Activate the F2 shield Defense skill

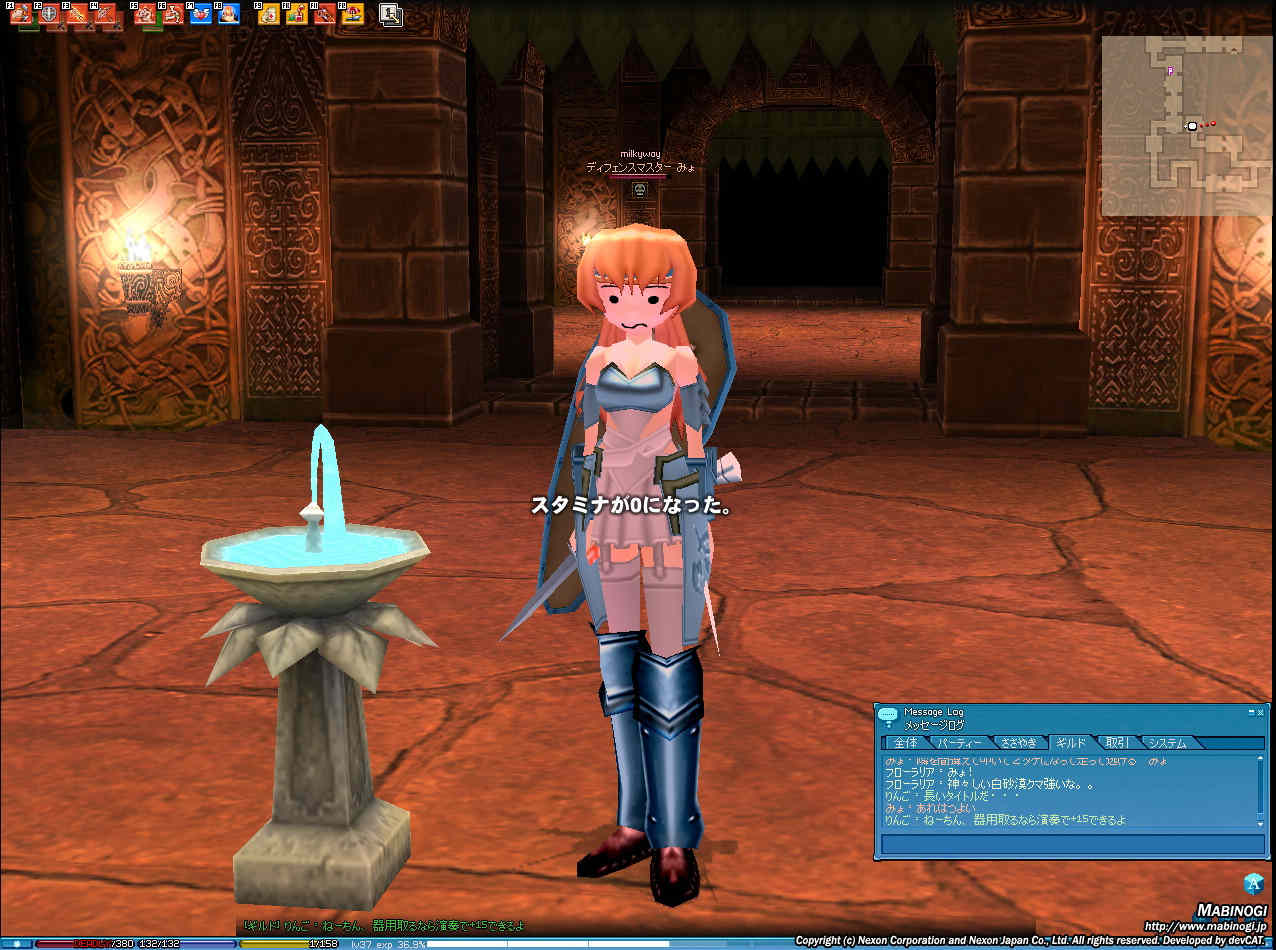pyautogui.click(x=49, y=15)
